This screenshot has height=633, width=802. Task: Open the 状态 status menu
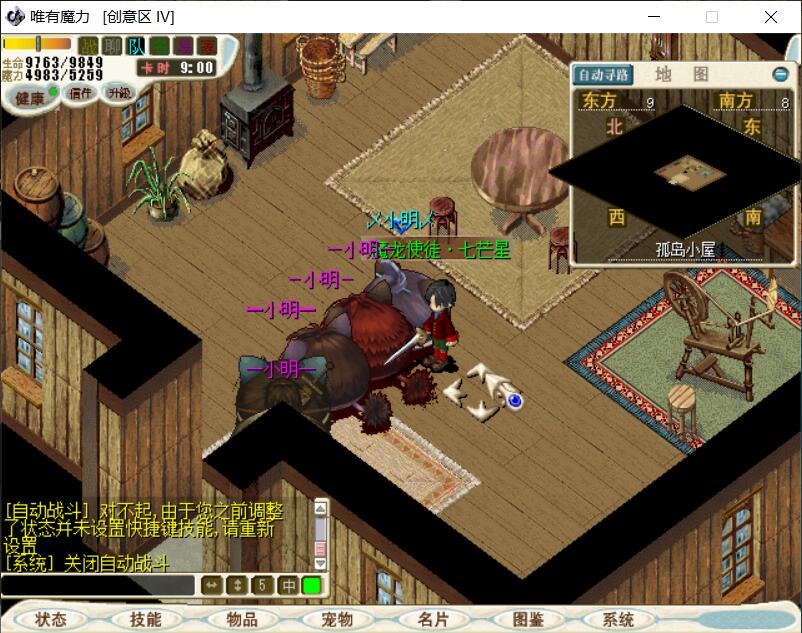(51, 620)
